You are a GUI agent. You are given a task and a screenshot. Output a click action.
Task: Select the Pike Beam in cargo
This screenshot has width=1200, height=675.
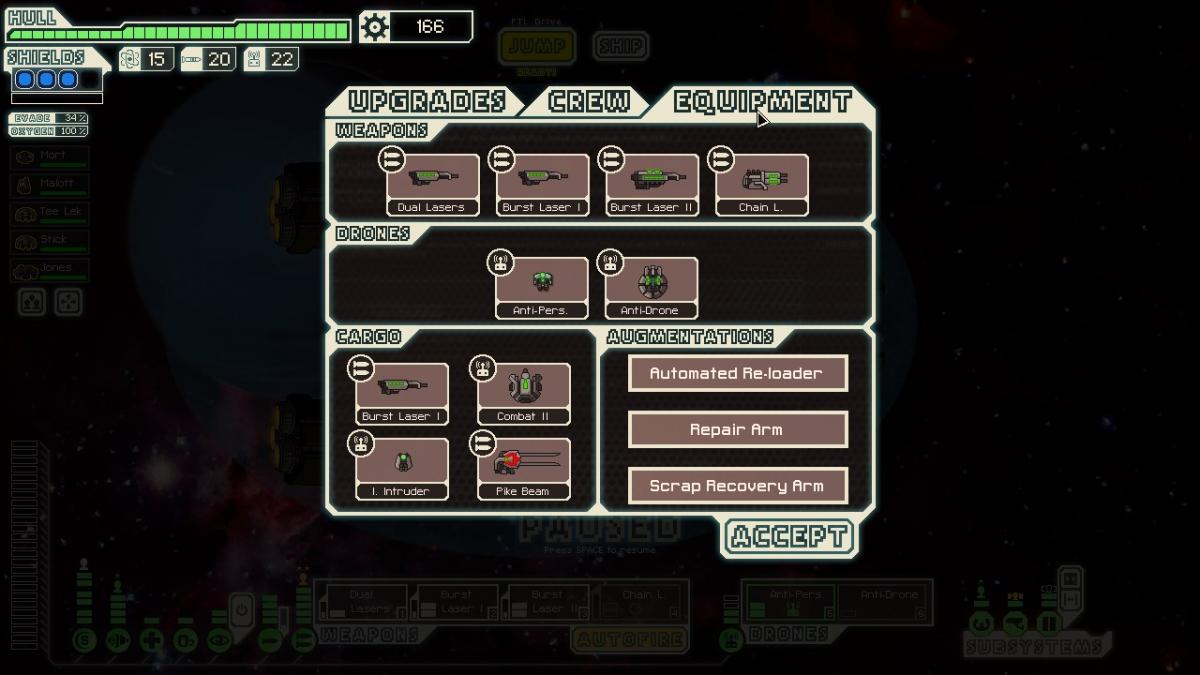(x=524, y=467)
